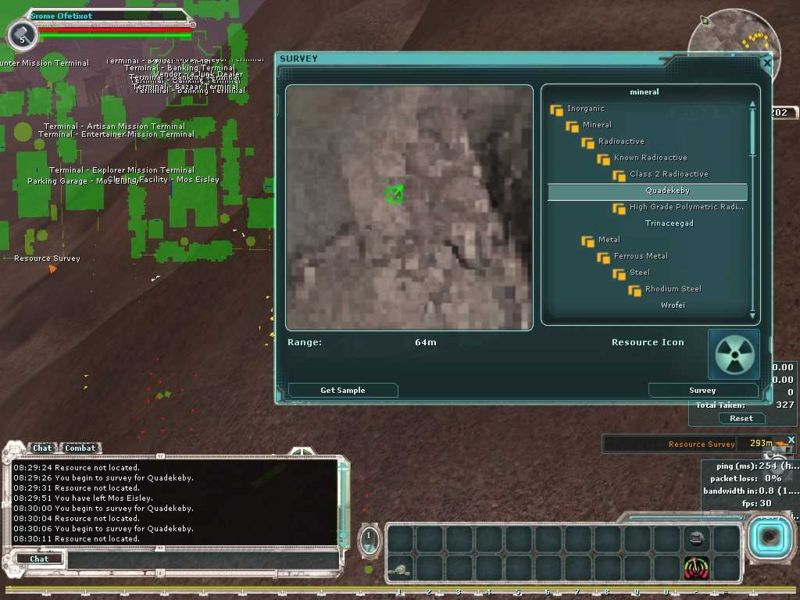Close the Survey window
Screen dimensions: 800x600
click(x=767, y=62)
